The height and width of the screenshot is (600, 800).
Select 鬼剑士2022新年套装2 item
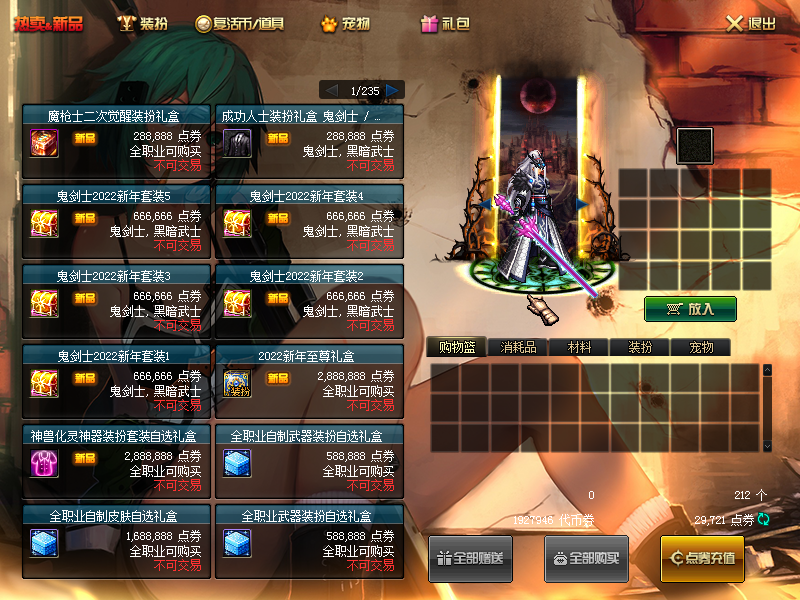[x=309, y=299]
